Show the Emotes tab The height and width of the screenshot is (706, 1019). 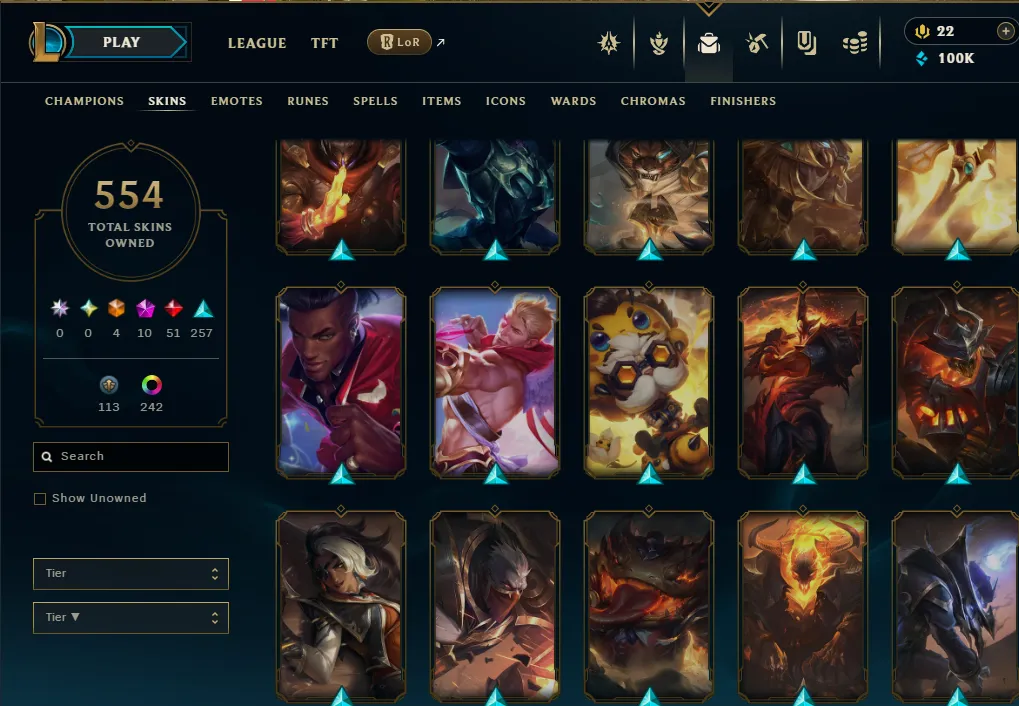tap(236, 101)
